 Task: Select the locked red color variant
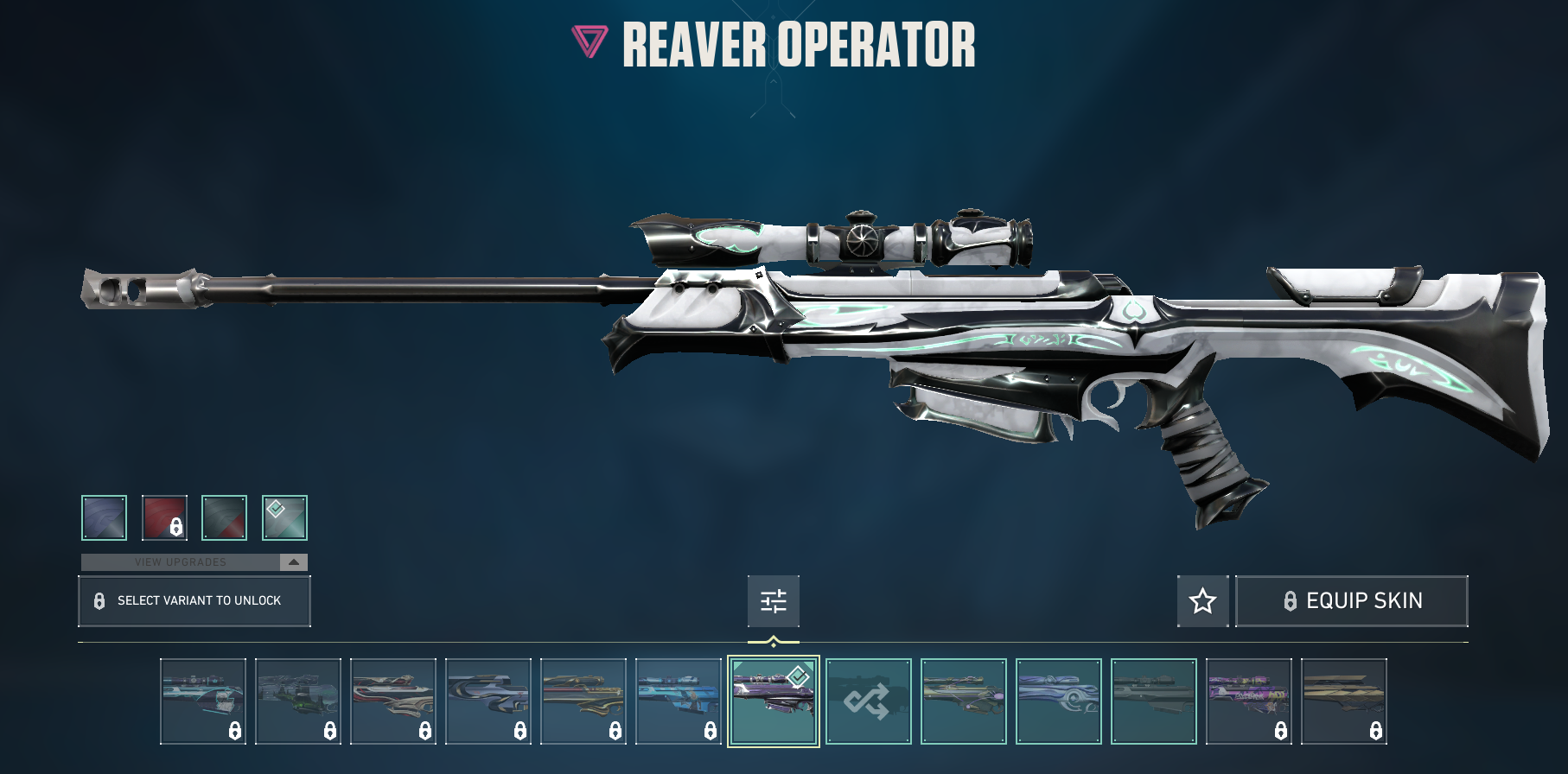(164, 517)
